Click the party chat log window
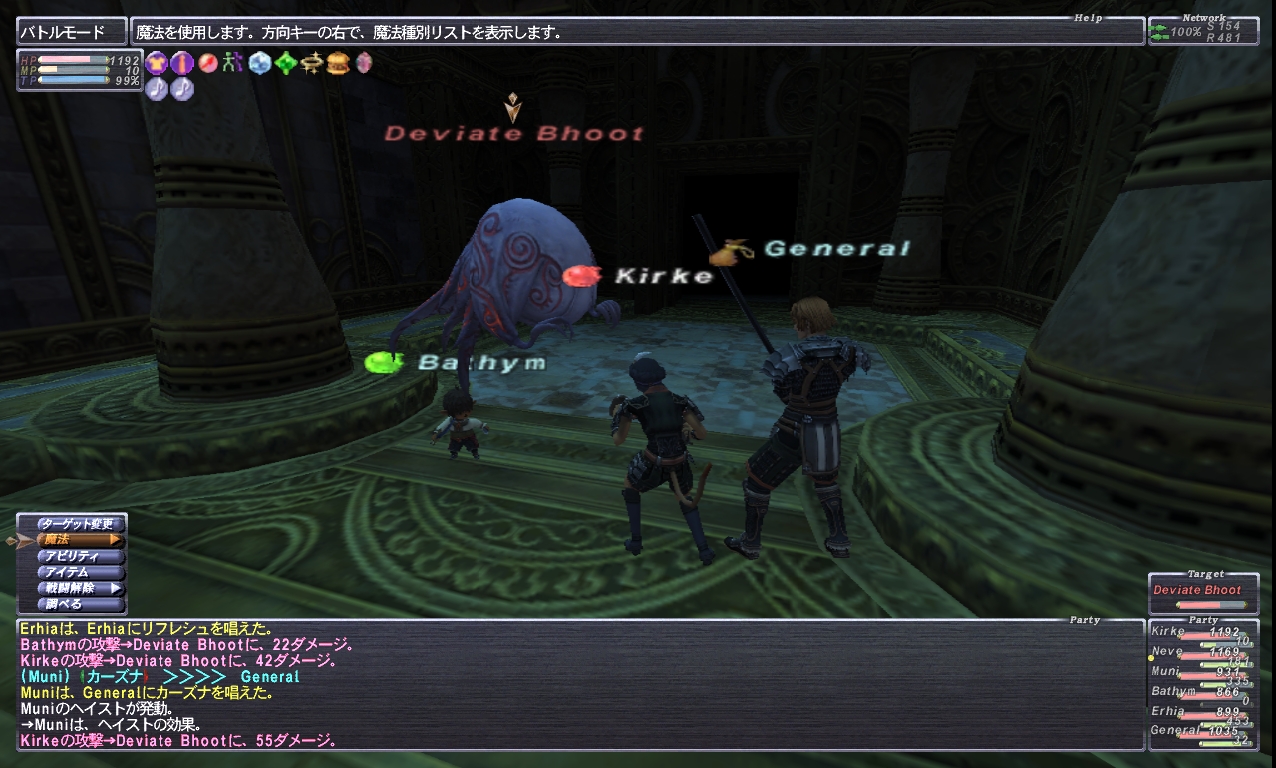Image resolution: width=1276 pixels, height=768 pixels. (x=580, y=685)
